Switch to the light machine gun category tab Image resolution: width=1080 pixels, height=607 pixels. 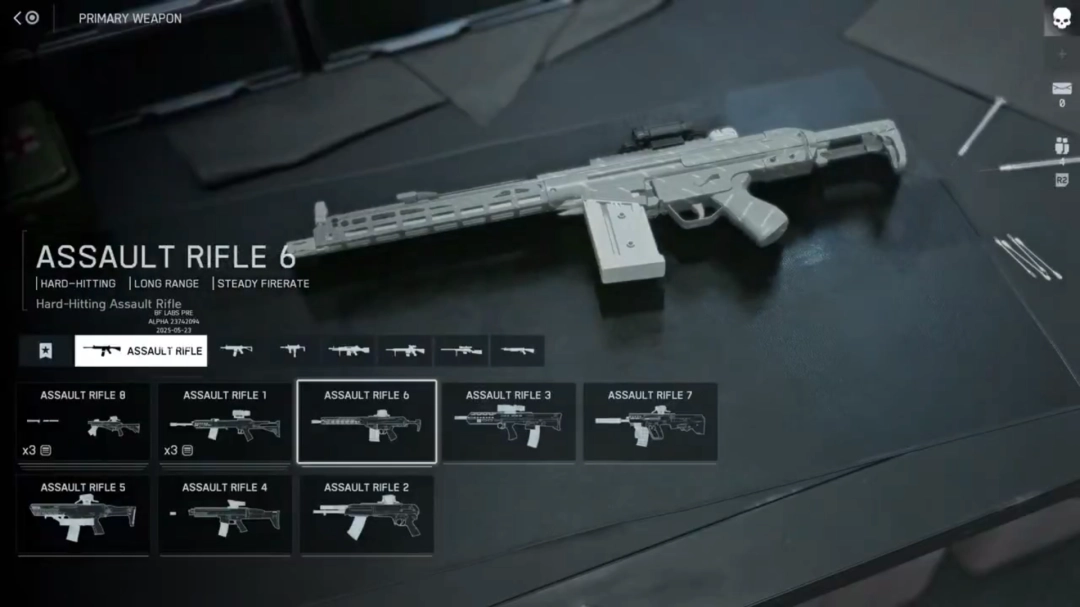point(349,351)
